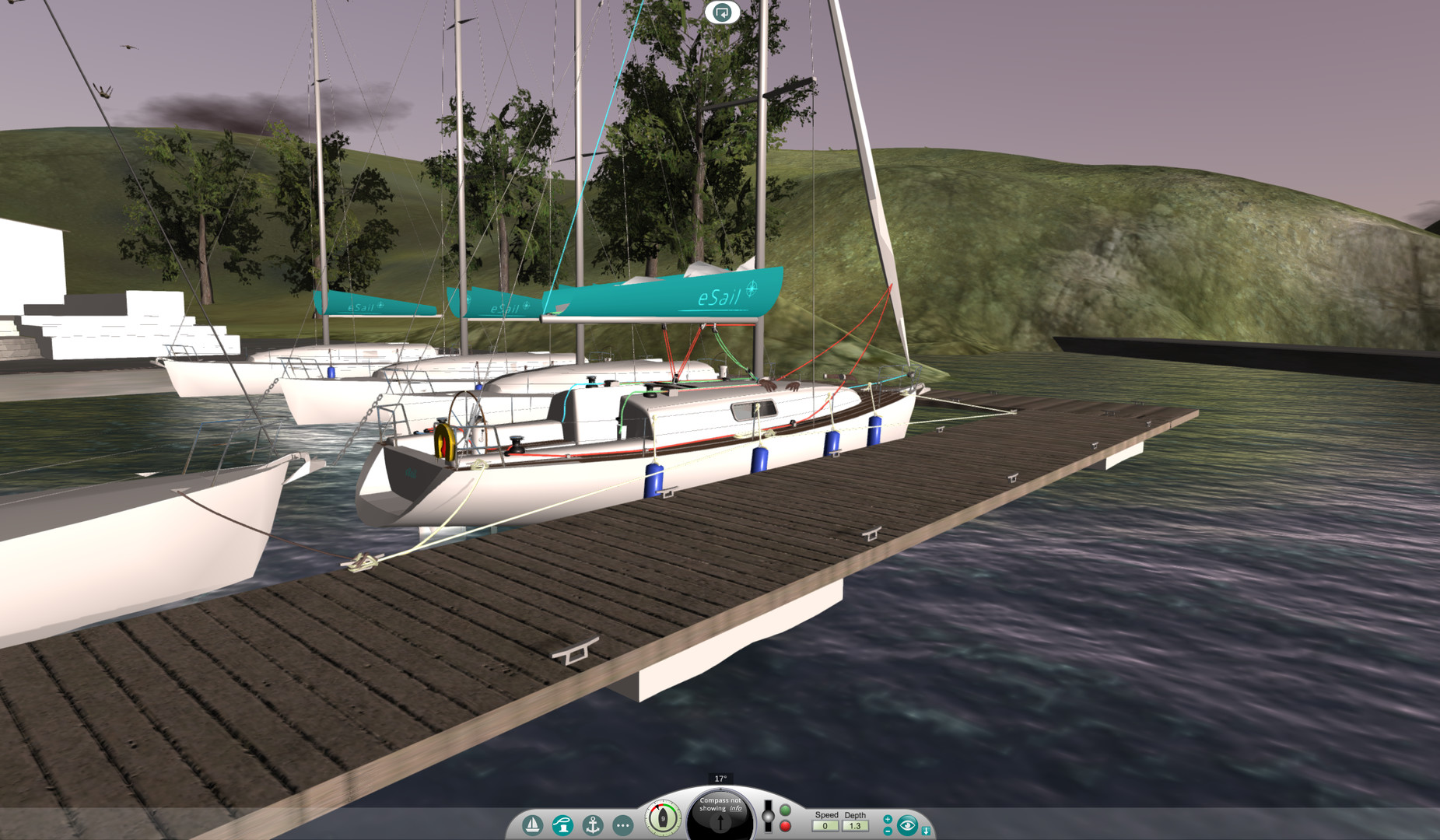1440x840 pixels.
Task: Toggle the eye camera view control
Action: tap(907, 824)
